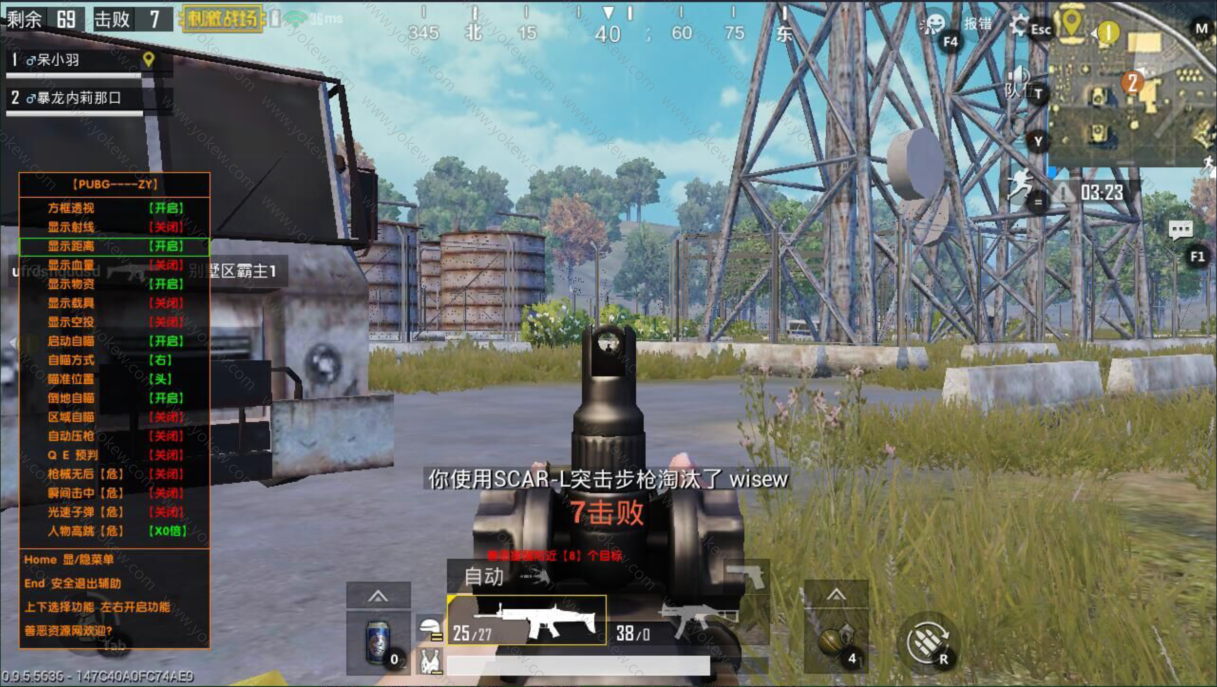Screen dimensions: 1217x687
Task: Switch to the pistol slot
Action: point(745,576)
